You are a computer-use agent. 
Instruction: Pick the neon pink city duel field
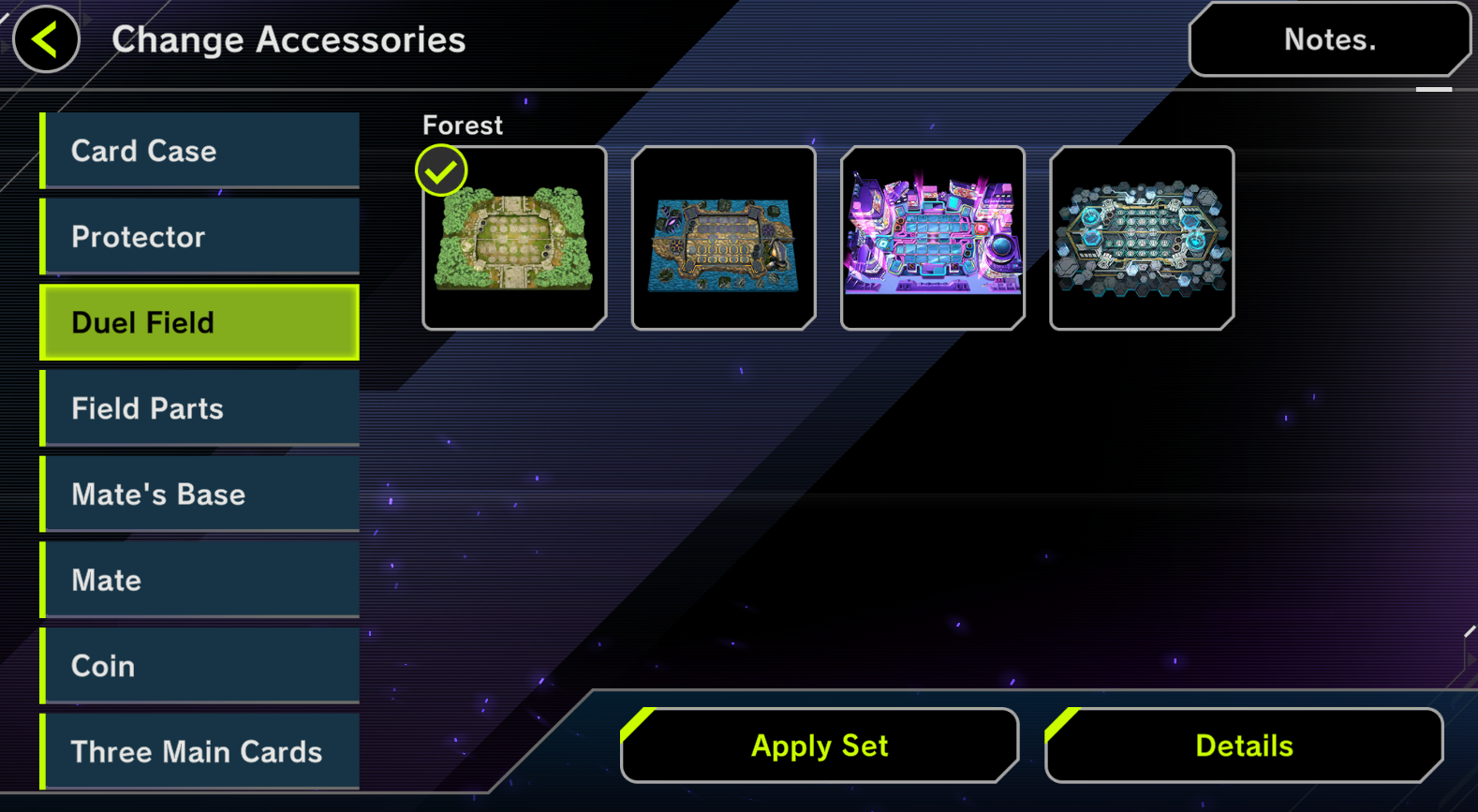pyautogui.click(x=933, y=238)
